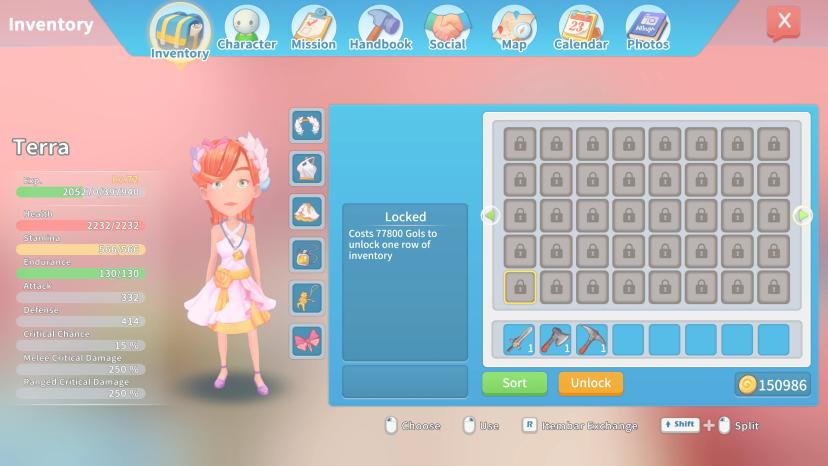The image size is (828, 466).
Task: Go to the next inventory page
Action: (x=802, y=215)
